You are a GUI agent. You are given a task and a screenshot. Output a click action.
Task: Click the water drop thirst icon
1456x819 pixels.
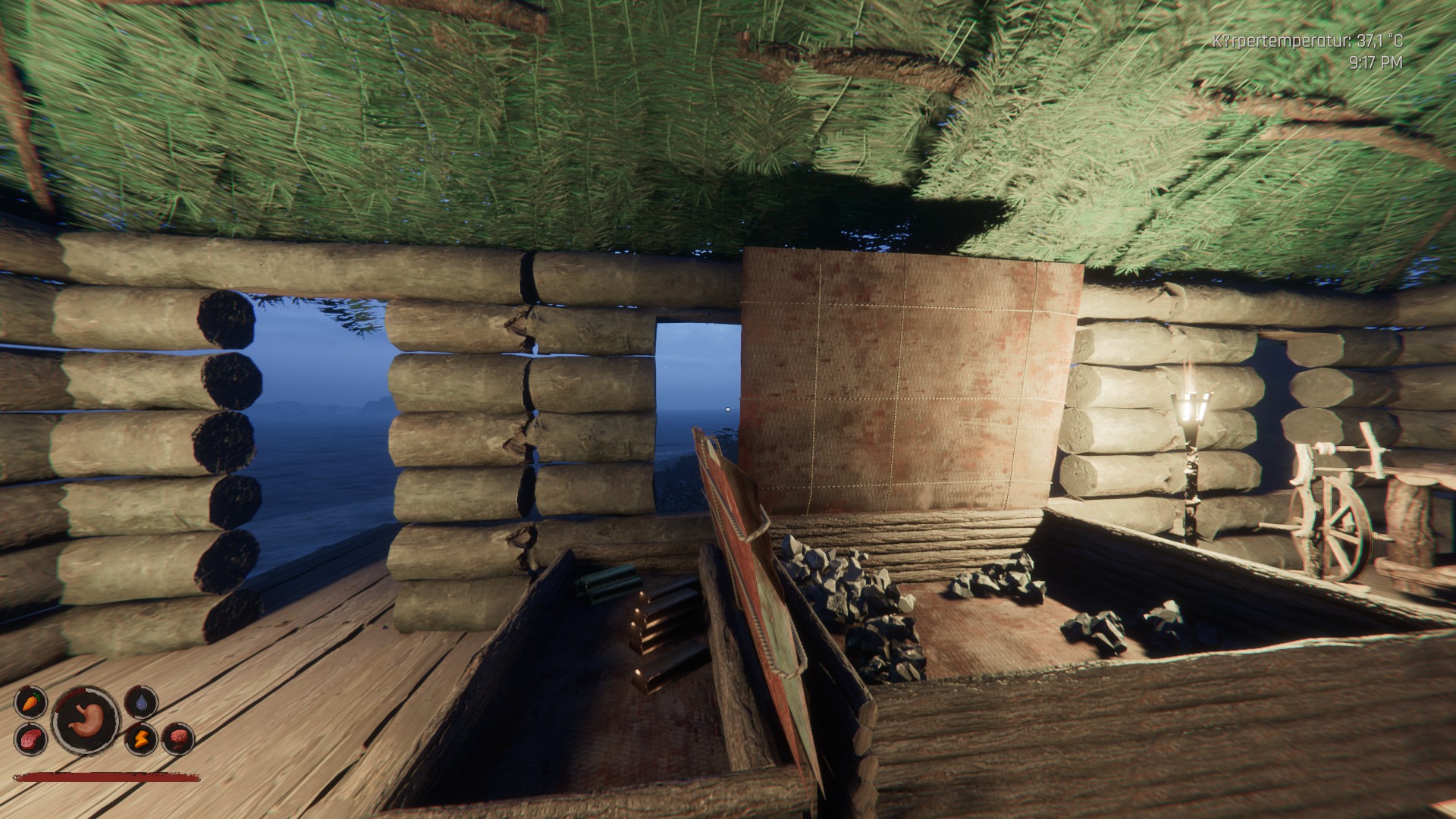(x=141, y=702)
